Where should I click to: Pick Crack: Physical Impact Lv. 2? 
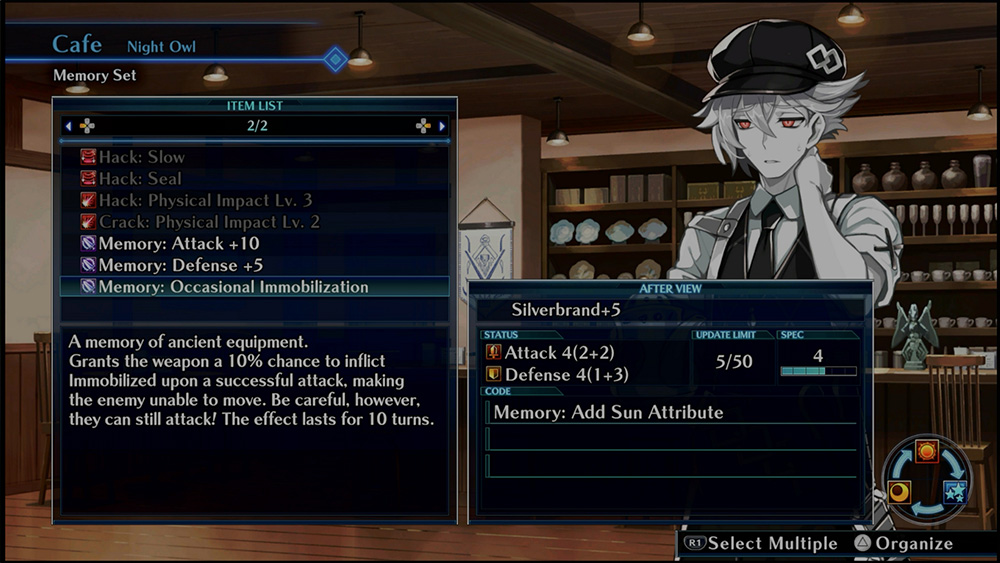208,222
